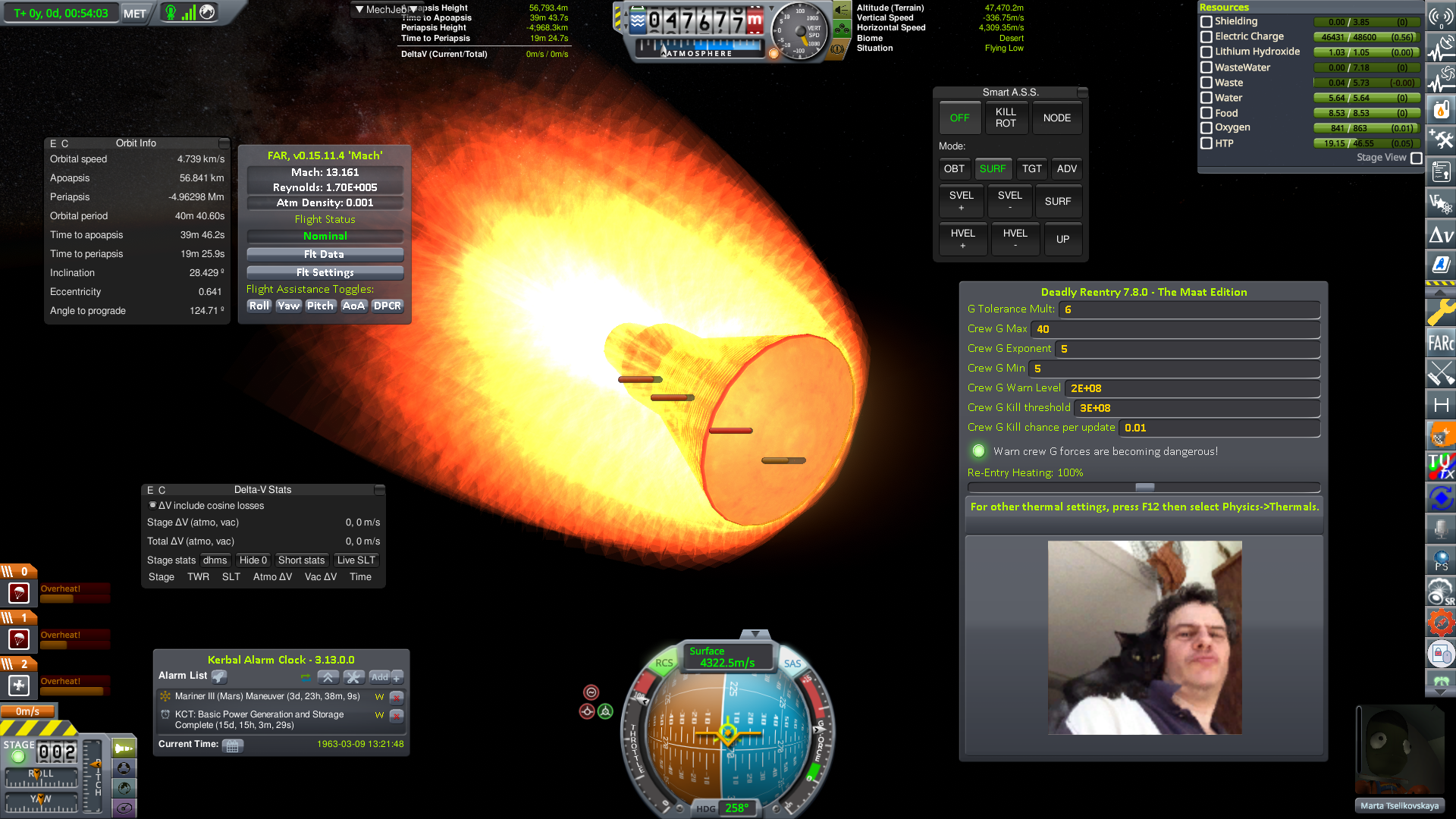The height and width of the screenshot is (819, 1456).
Task: Switch Smart A.S.S. to OBT mode
Action: 955,168
